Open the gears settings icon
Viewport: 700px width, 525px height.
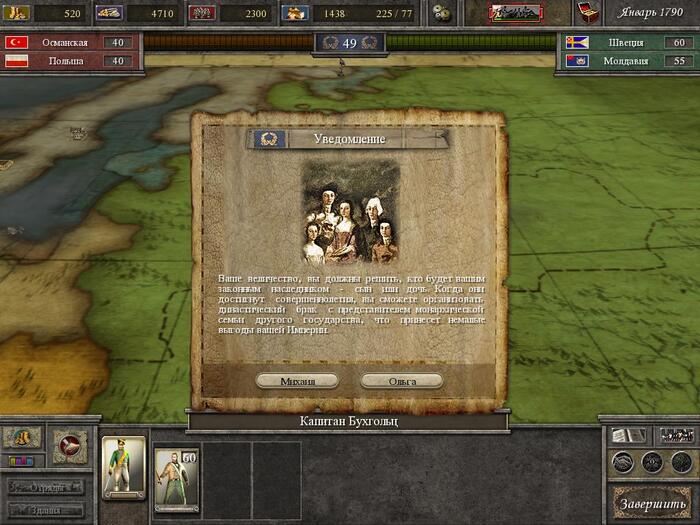441,13
